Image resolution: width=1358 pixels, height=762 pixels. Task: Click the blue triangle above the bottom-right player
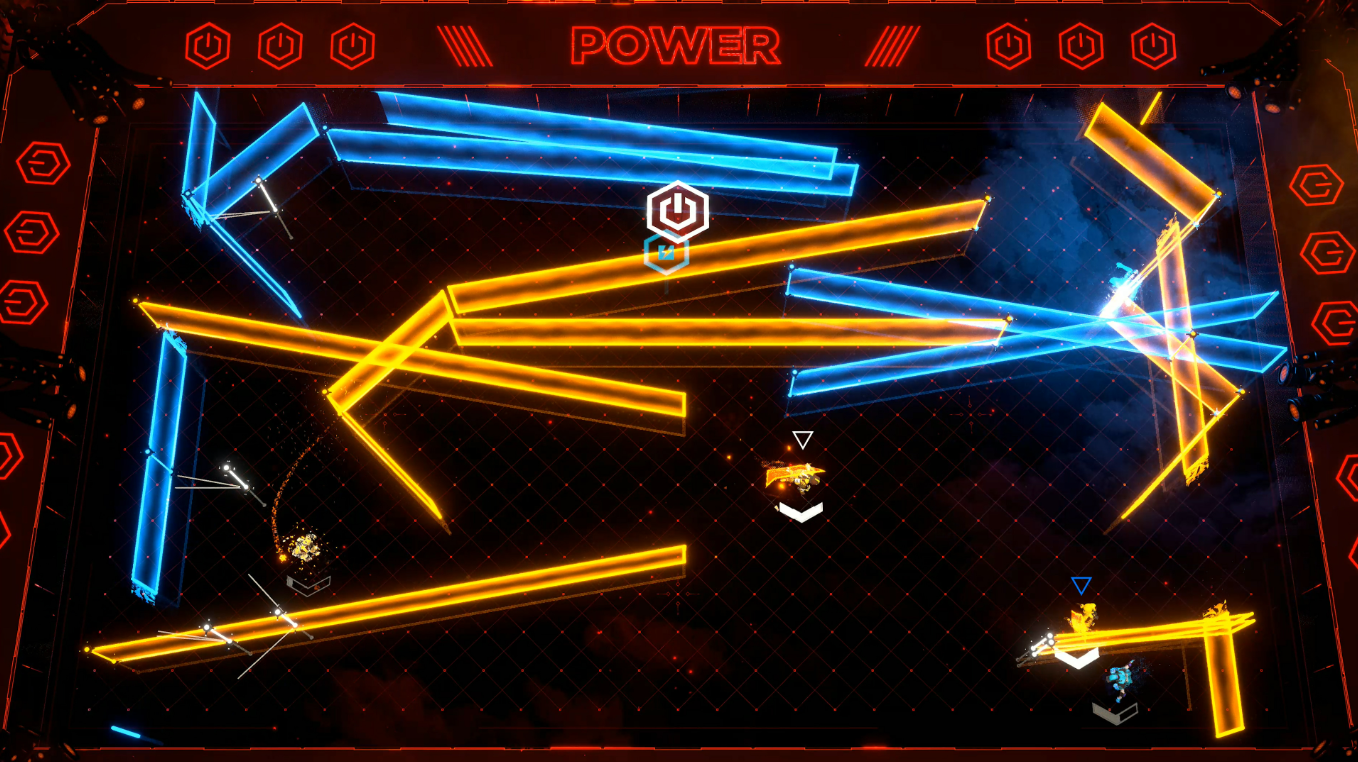pos(1082,585)
